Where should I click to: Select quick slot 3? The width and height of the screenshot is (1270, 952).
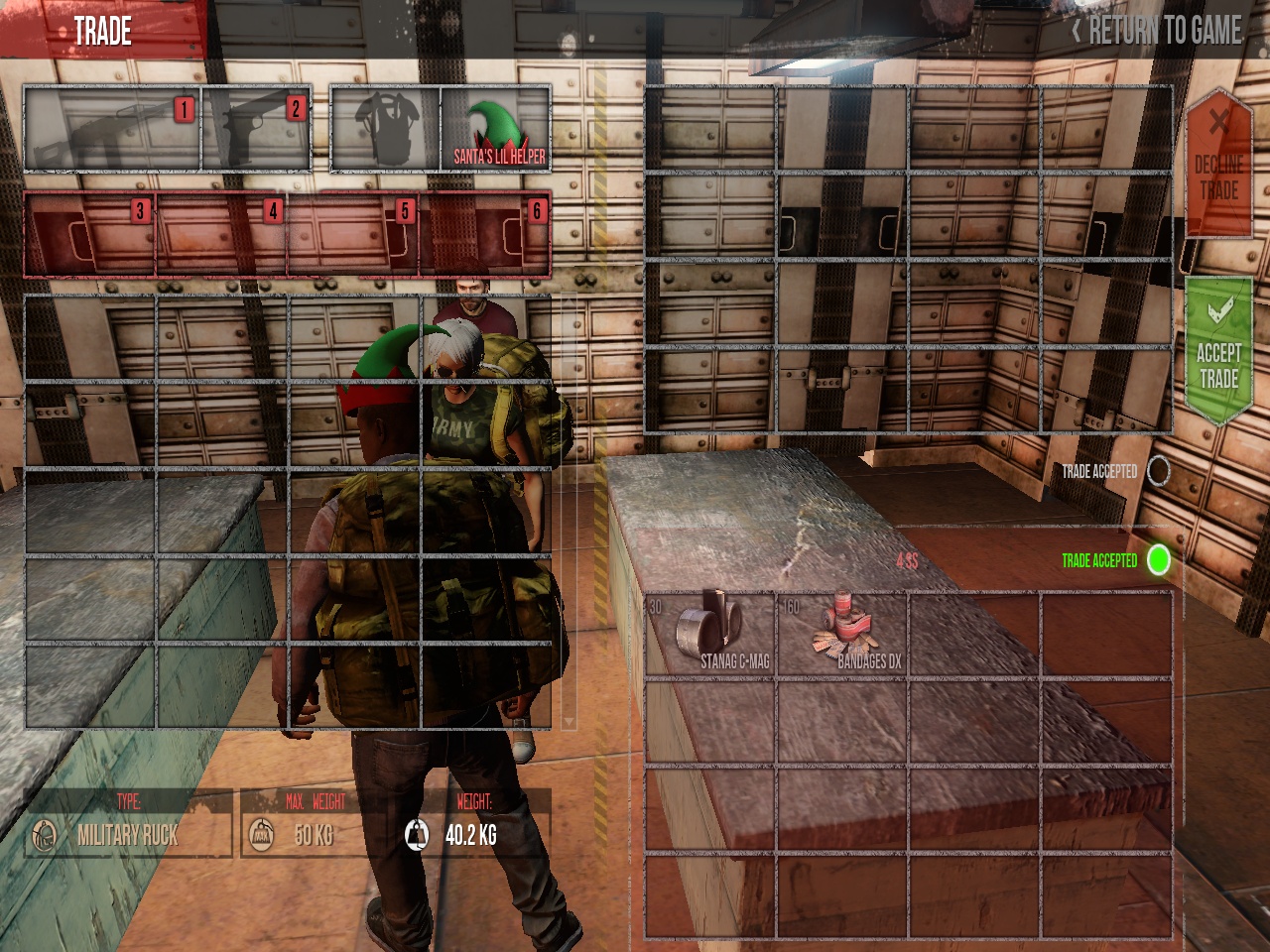coord(90,234)
